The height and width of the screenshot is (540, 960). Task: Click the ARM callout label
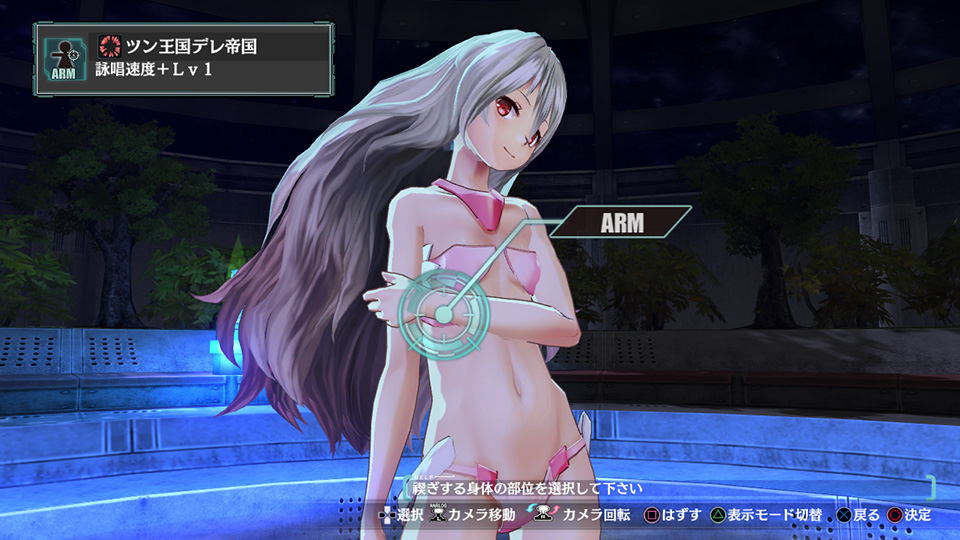point(621,222)
